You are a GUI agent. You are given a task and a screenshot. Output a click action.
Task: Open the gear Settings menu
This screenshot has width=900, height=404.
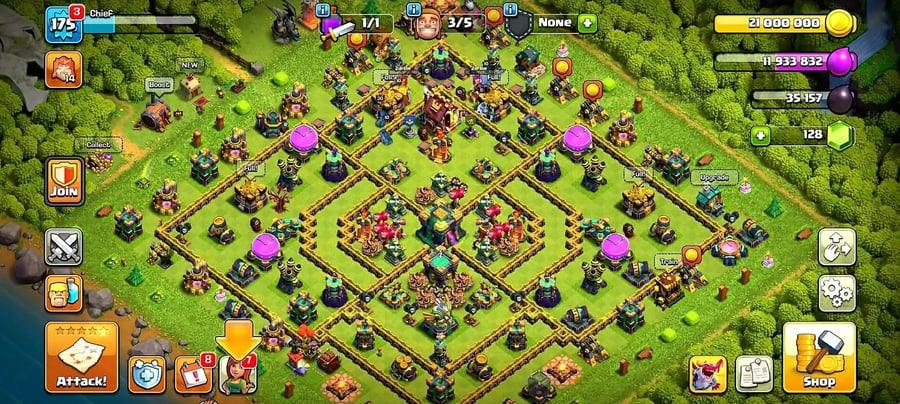point(836,292)
